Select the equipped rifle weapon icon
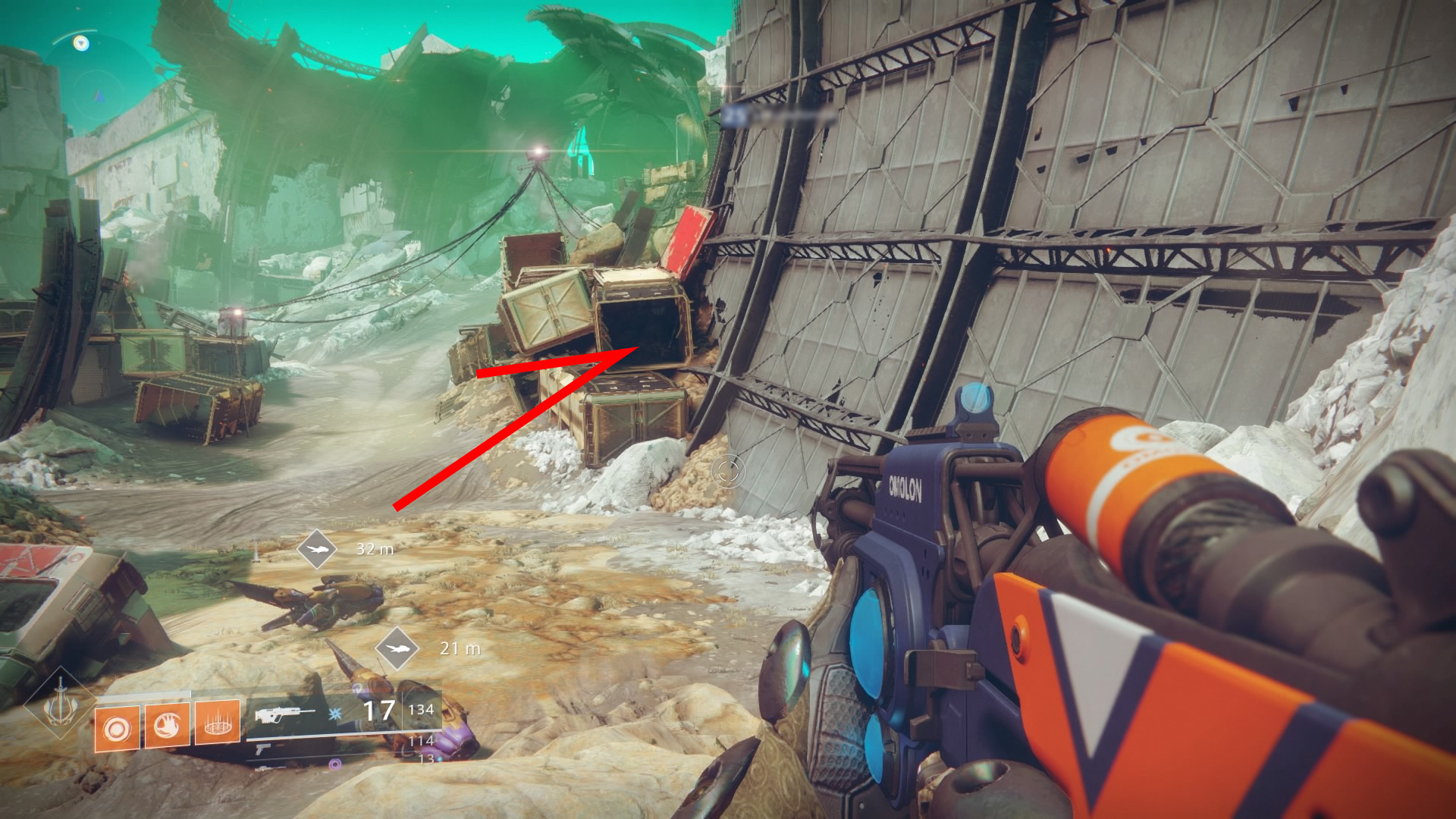This screenshot has height=819, width=1456. [x=284, y=714]
